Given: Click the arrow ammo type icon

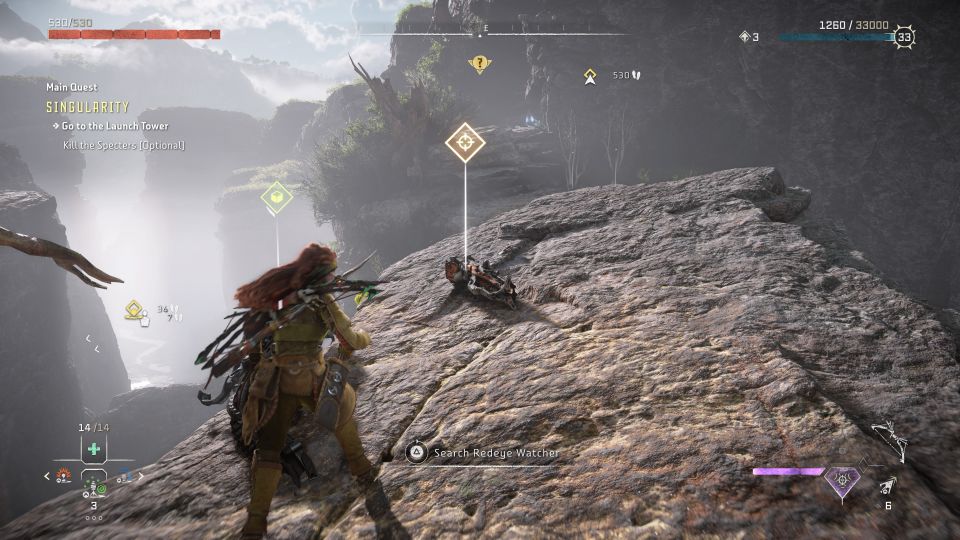Looking at the screenshot, I should click(x=886, y=486).
